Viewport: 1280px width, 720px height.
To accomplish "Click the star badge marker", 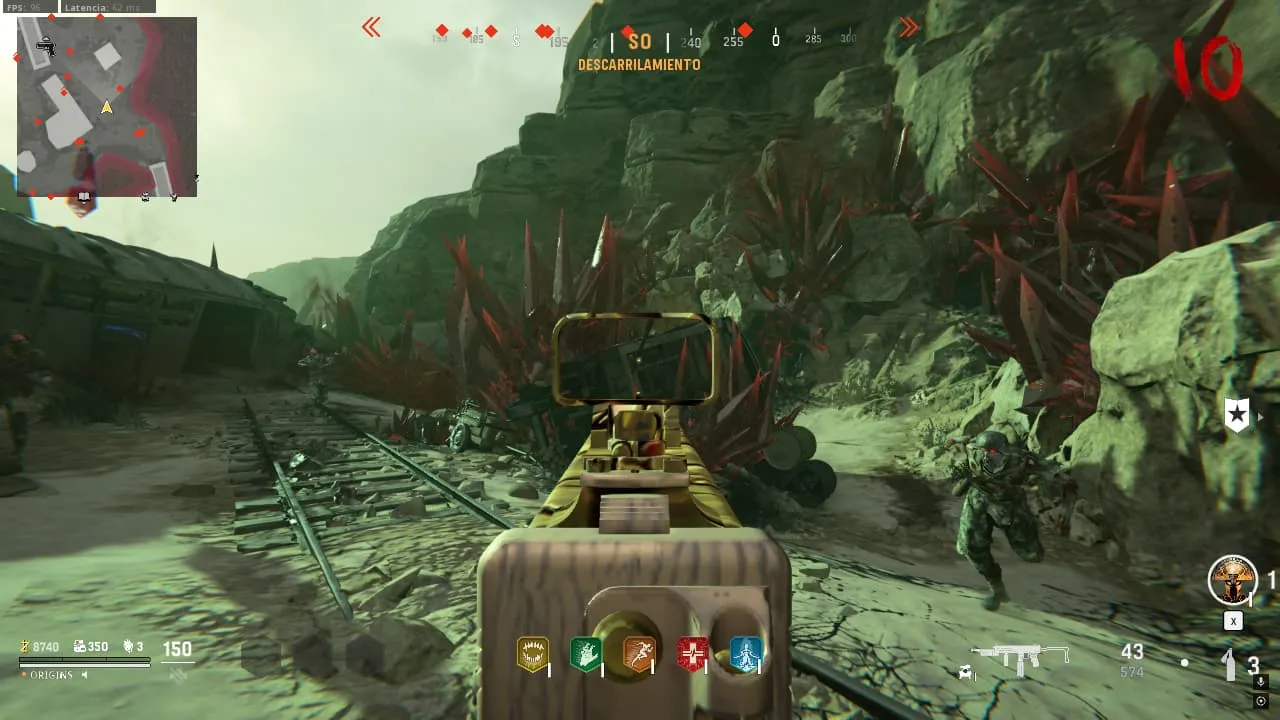I will click(x=1237, y=415).
